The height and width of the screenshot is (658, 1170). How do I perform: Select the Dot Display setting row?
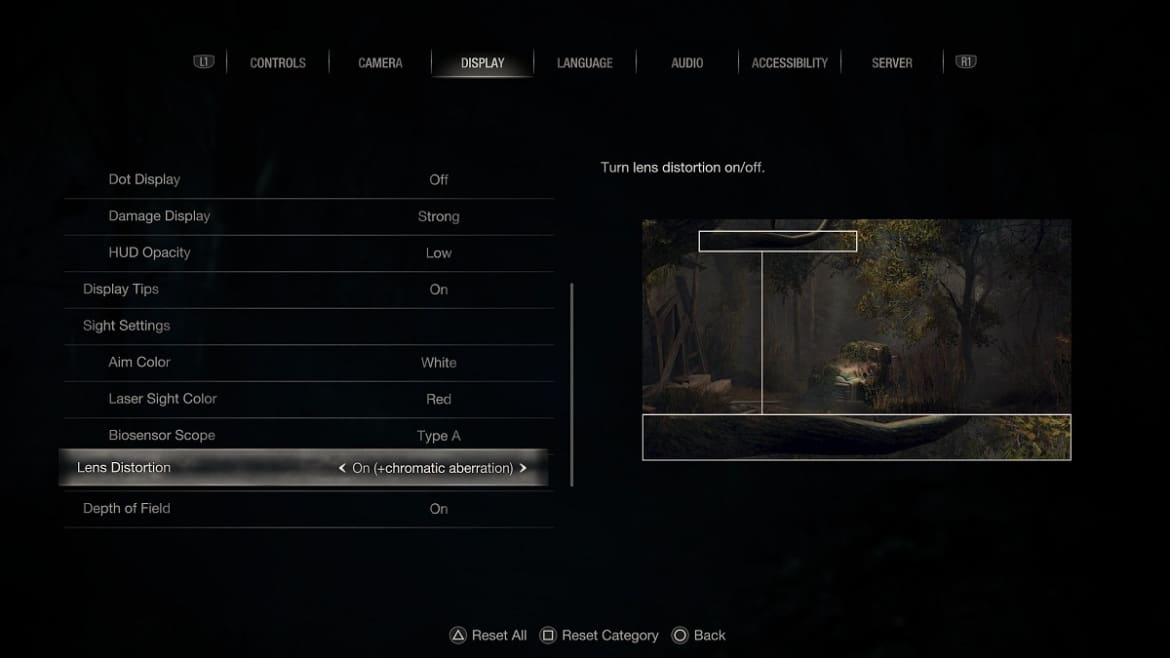[308, 180]
